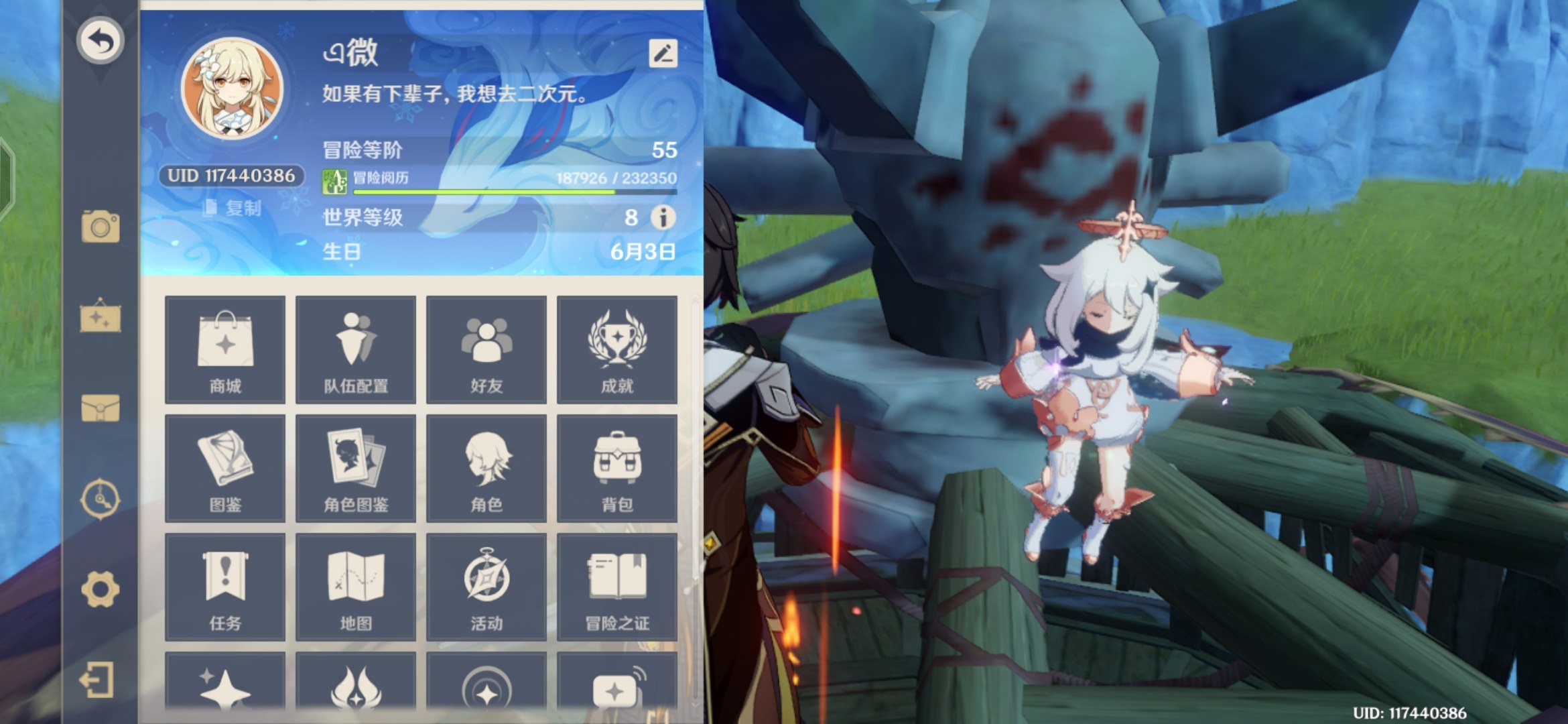Open the 背包 backpack inventory
1568x724 pixels.
pyautogui.click(x=617, y=469)
